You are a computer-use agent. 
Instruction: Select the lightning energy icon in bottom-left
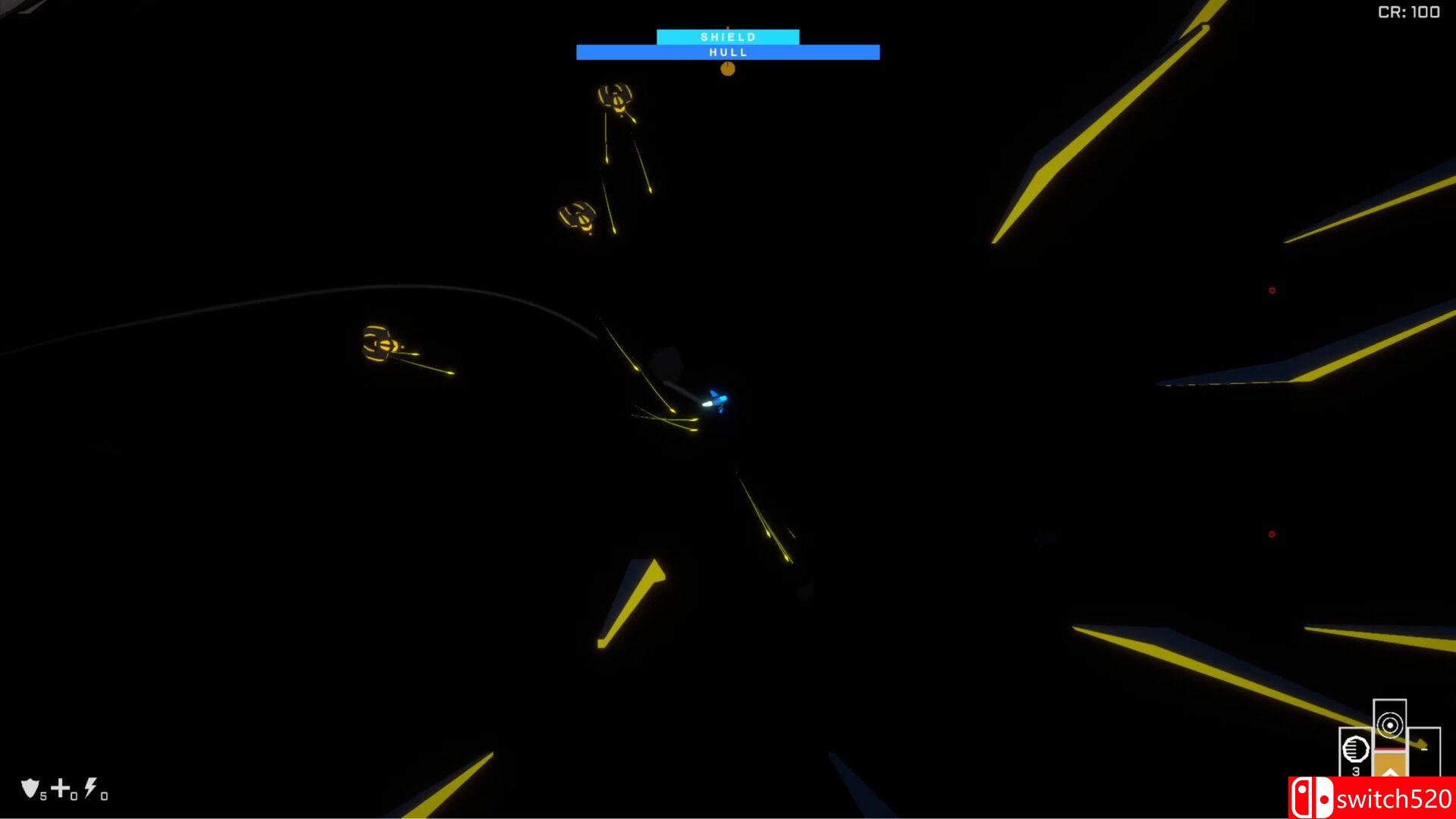[x=89, y=787]
